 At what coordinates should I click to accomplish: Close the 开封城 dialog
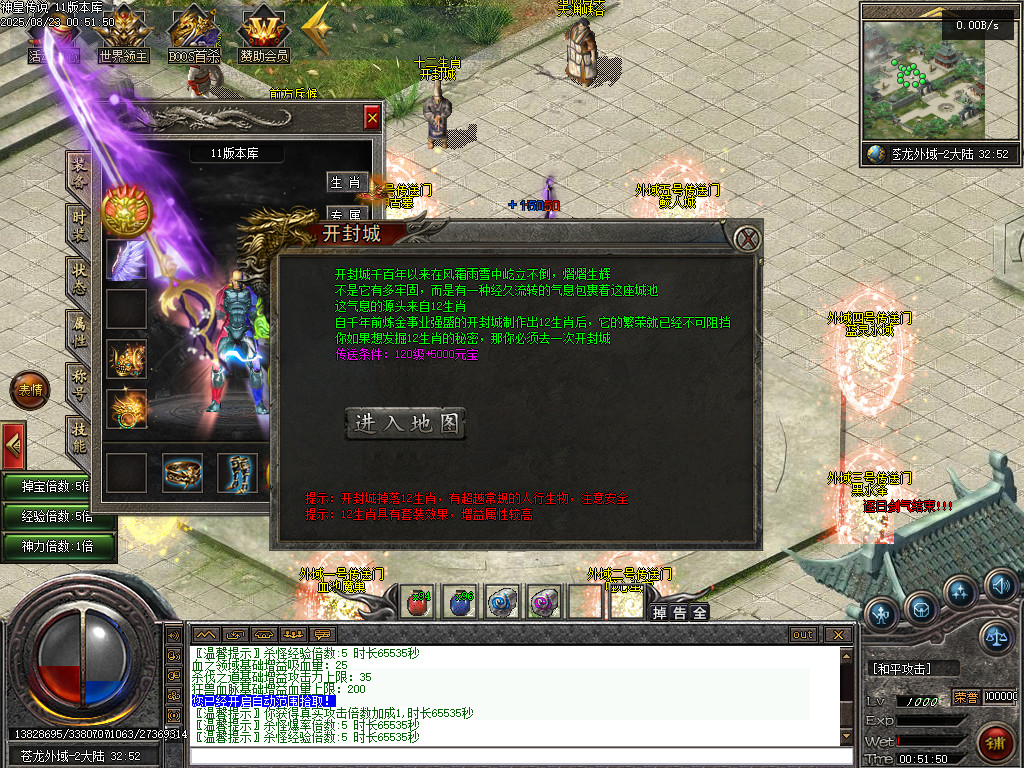[x=745, y=238]
